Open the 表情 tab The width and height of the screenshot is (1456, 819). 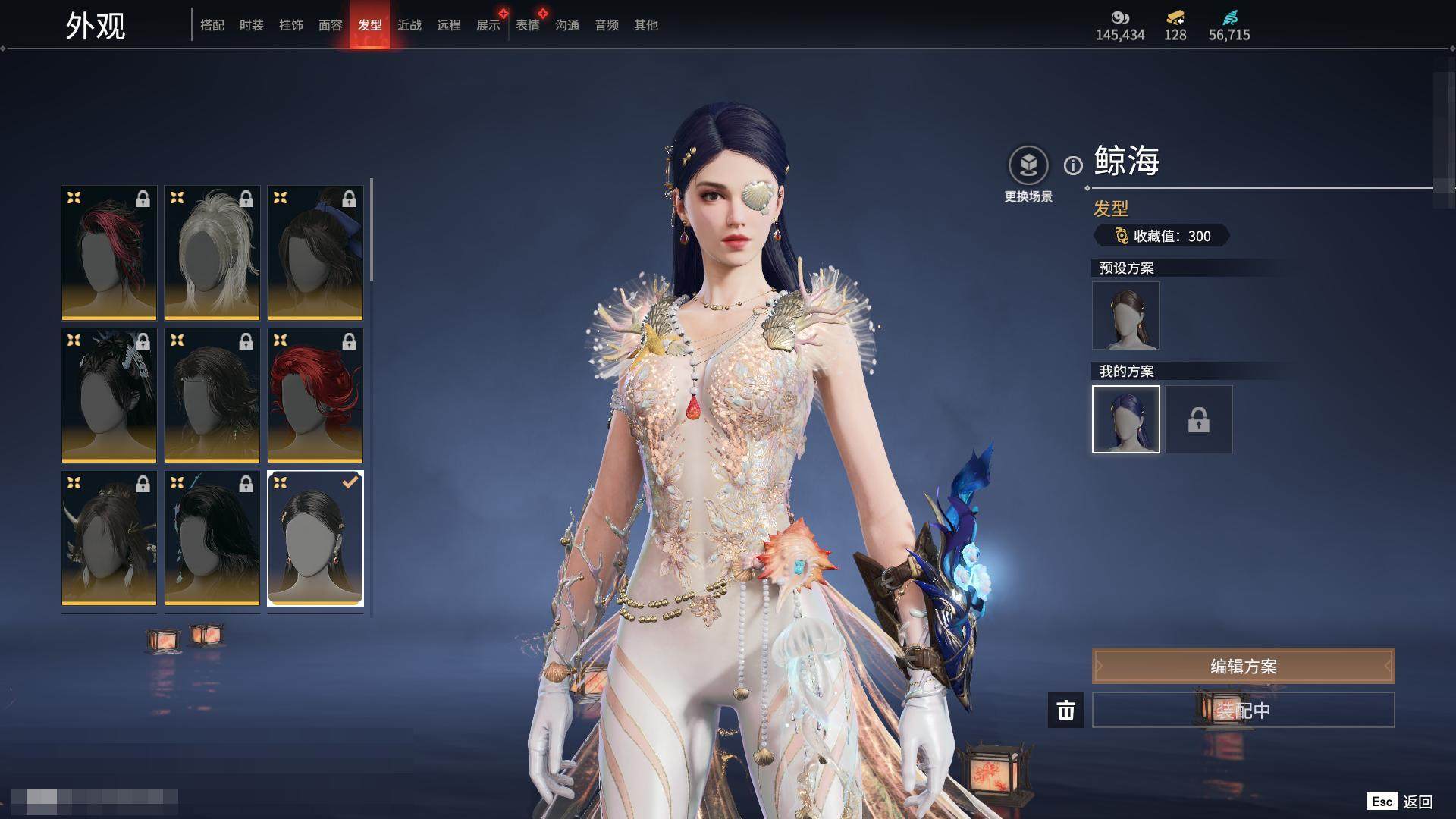pyautogui.click(x=528, y=25)
